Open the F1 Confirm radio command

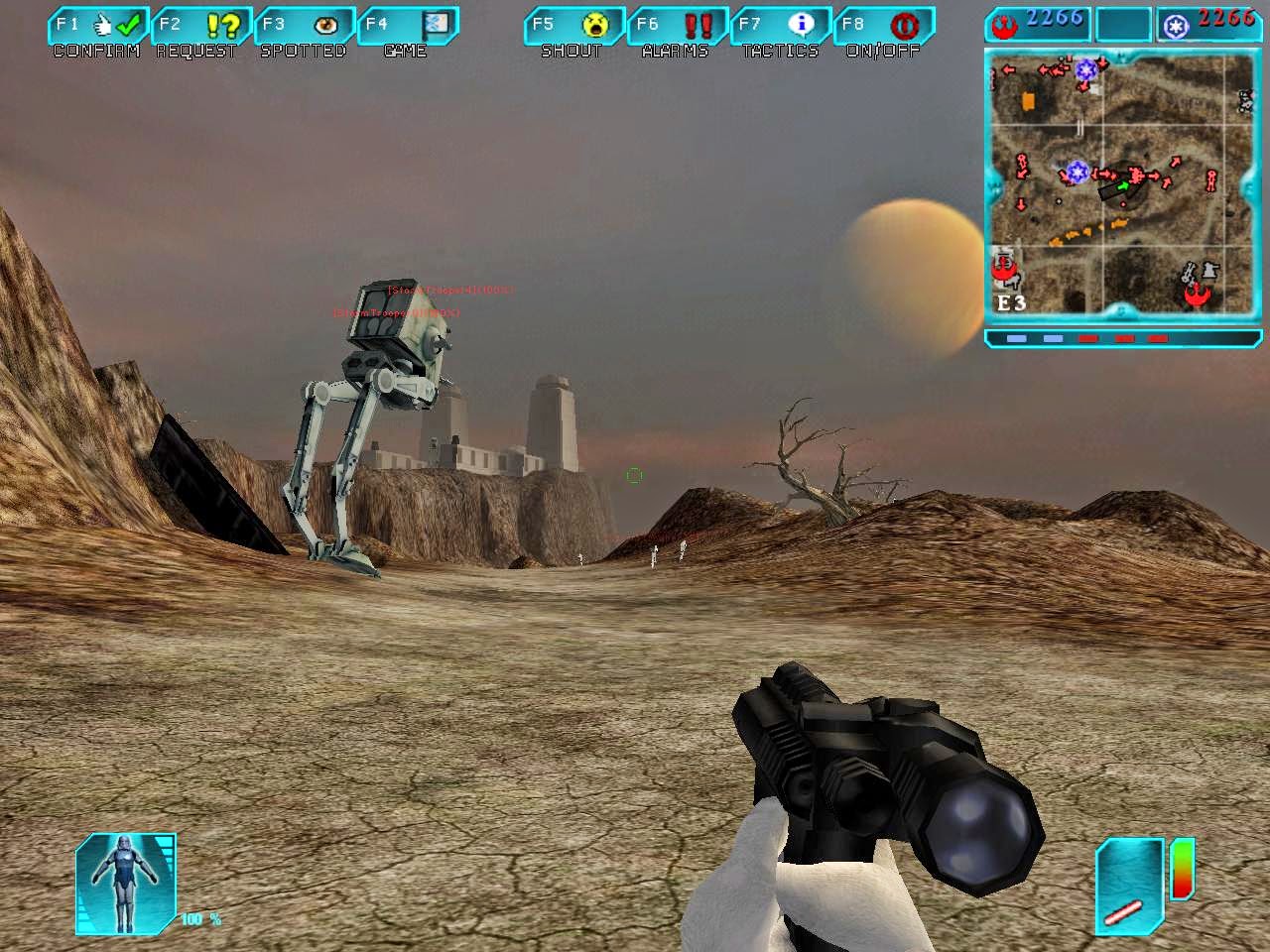coord(97,26)
